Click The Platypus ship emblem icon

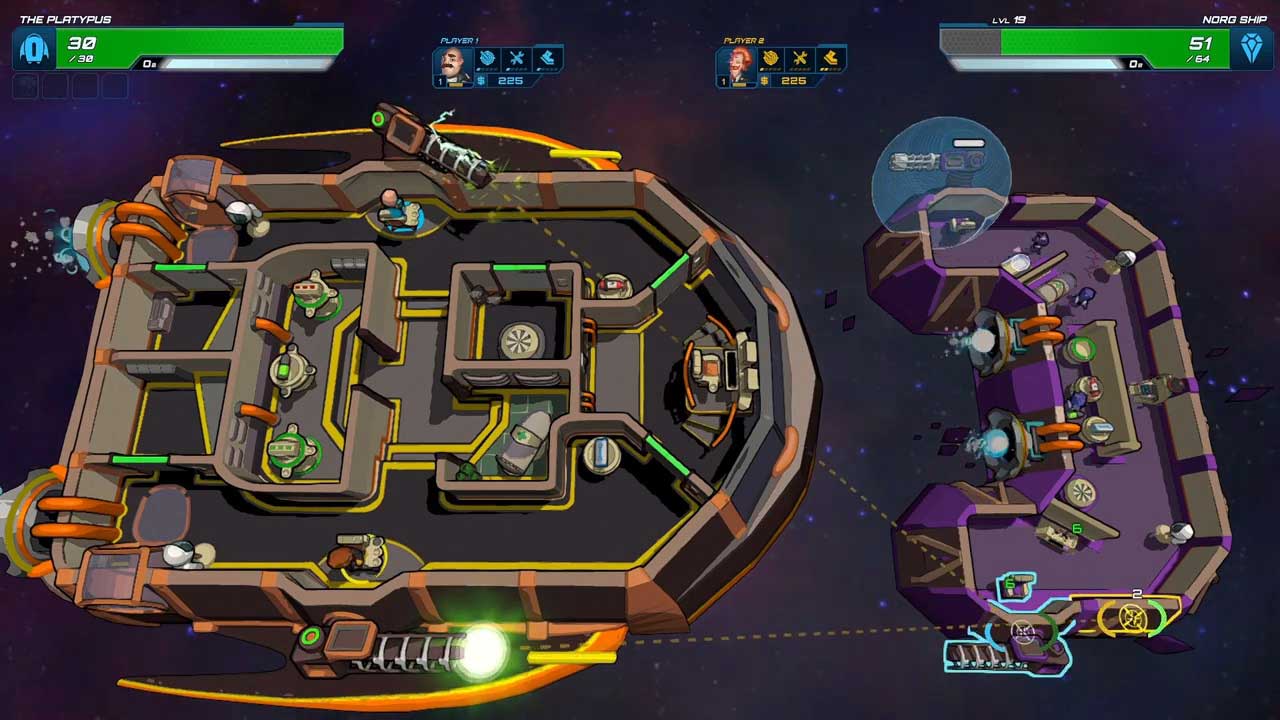coord(34,48)
